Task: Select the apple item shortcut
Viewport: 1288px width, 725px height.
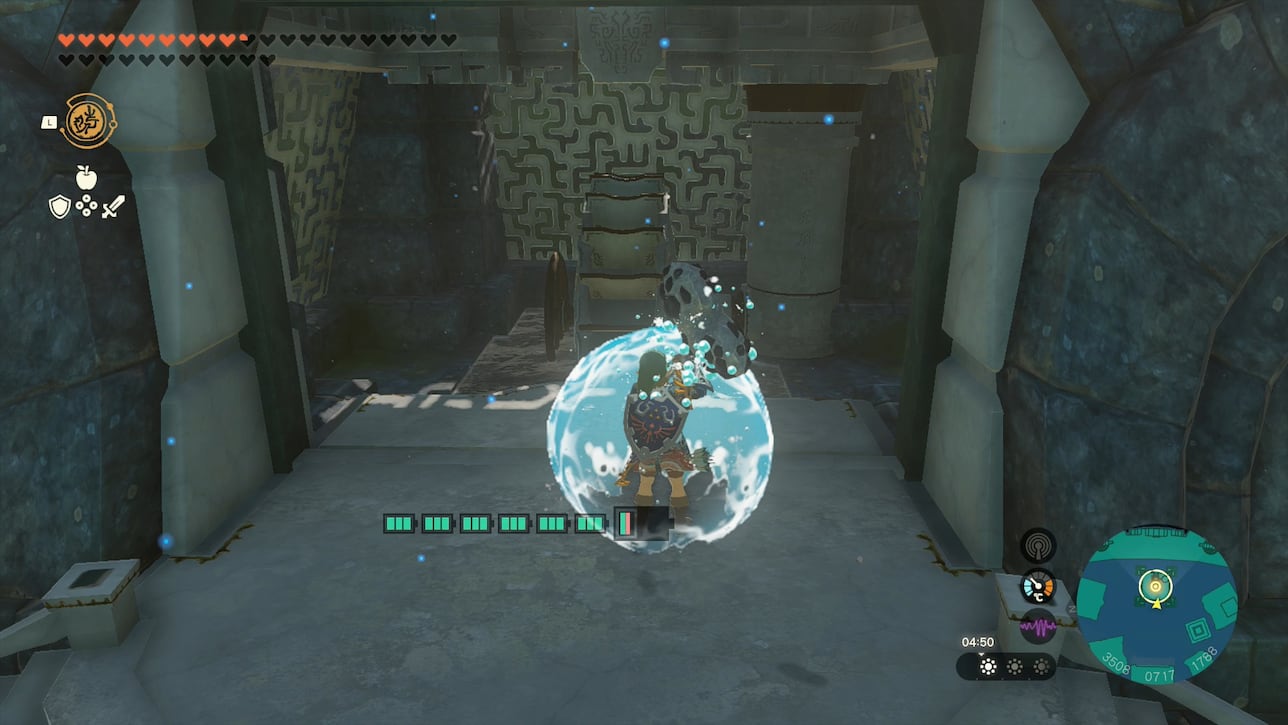Action: (x=86, y=177)
